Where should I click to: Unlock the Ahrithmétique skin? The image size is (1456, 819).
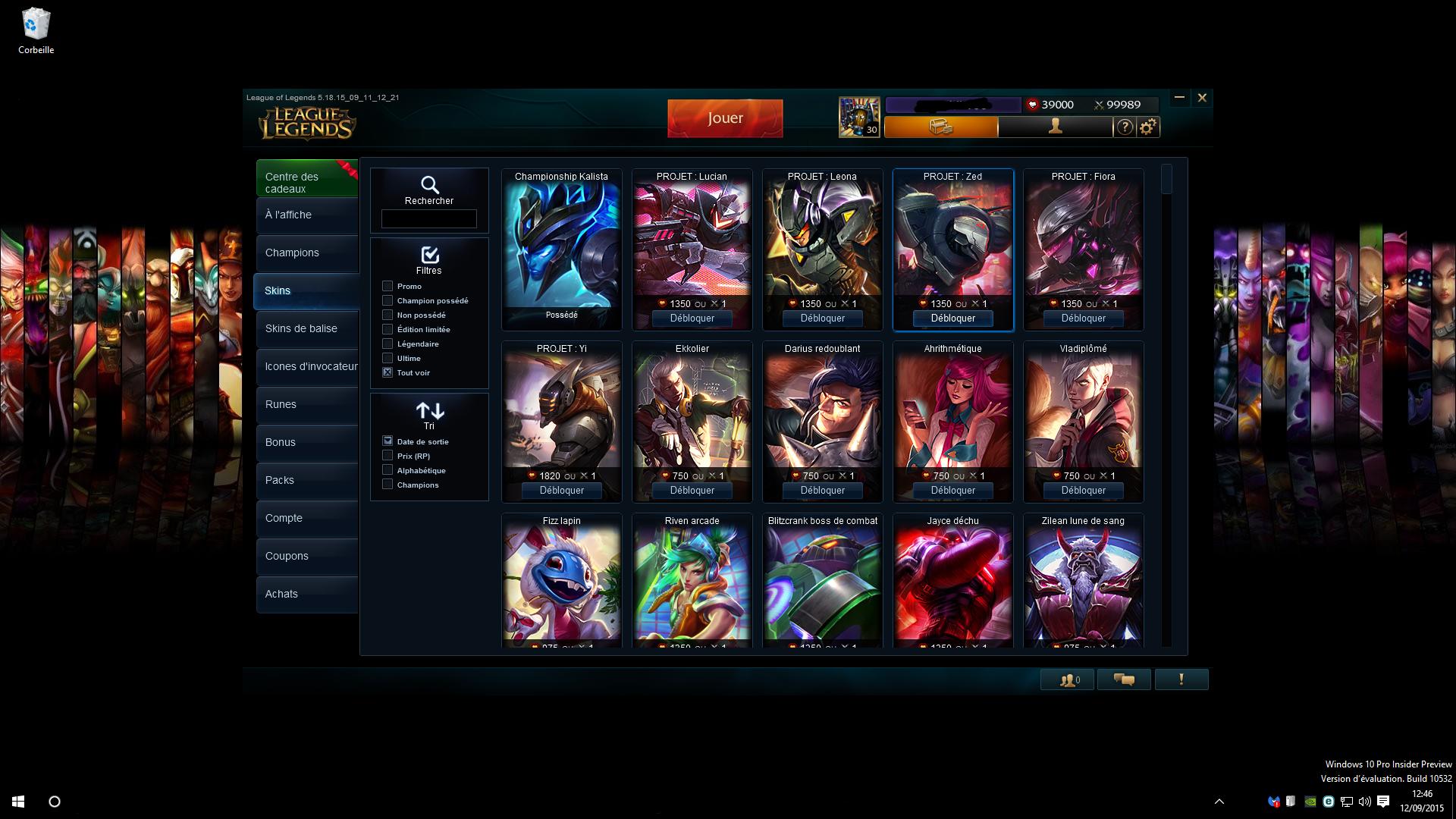(952, 491)
